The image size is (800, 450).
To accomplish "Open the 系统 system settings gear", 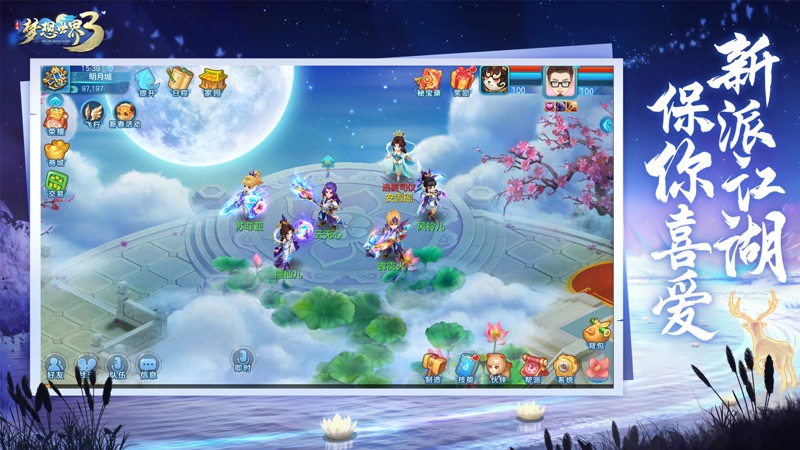I will [x=565, y=367].
